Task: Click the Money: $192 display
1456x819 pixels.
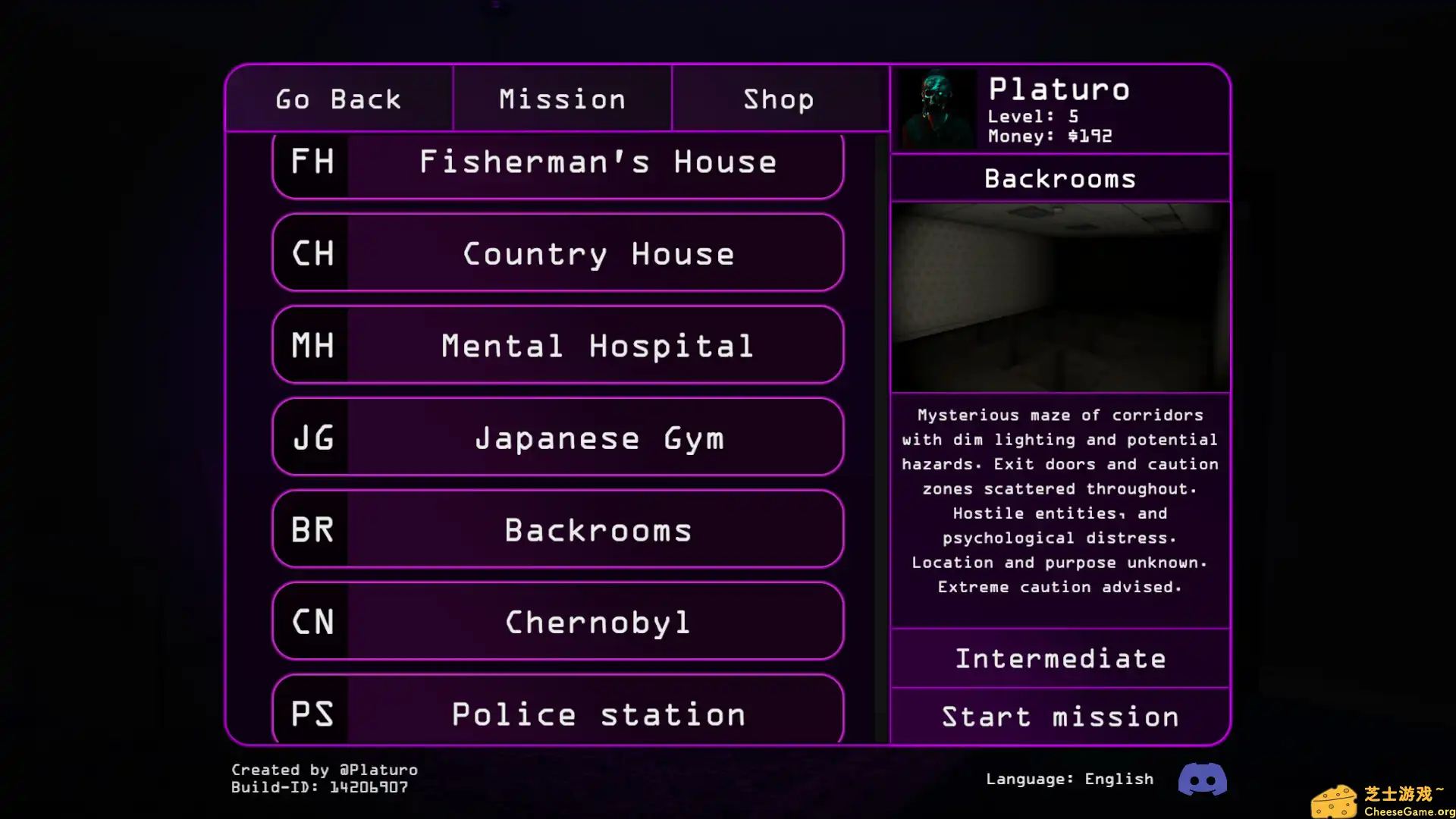Action: tap(1050, 136)
